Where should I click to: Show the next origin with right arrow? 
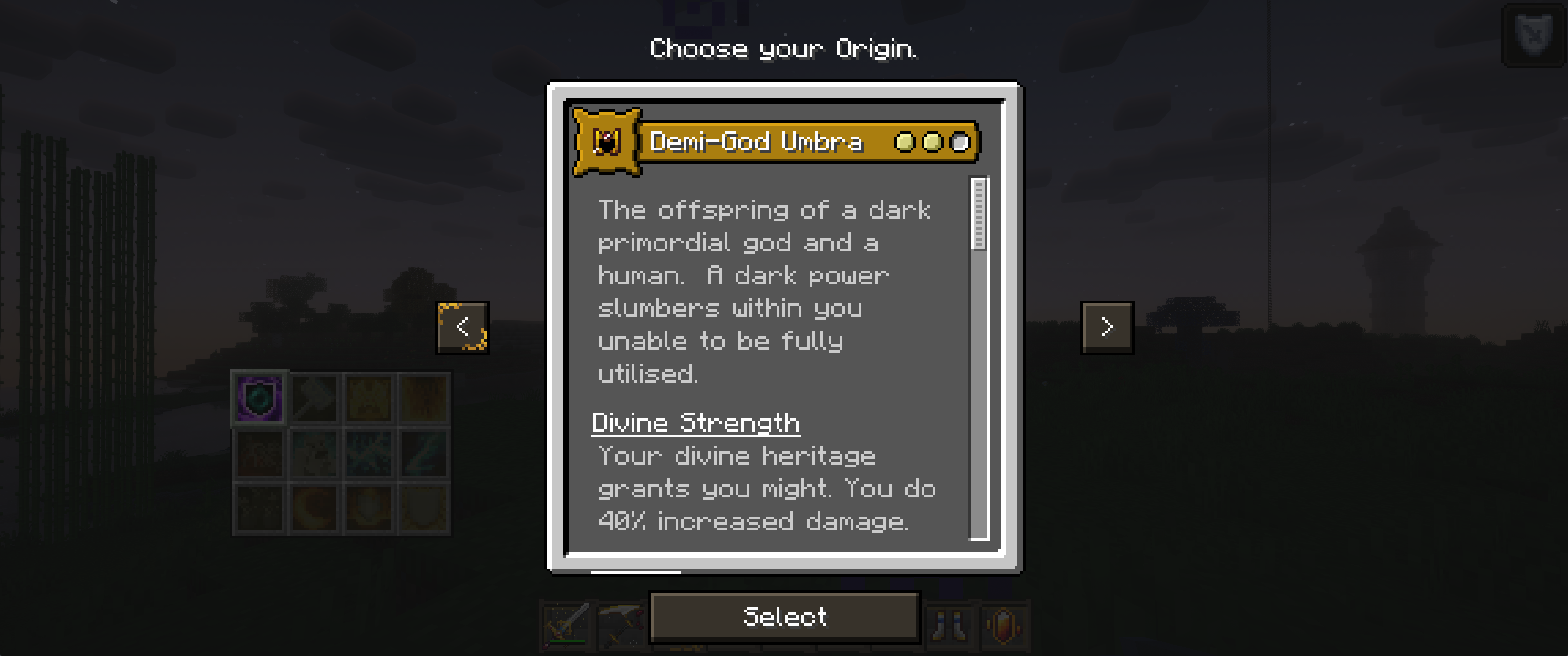tap(1107, 328)
